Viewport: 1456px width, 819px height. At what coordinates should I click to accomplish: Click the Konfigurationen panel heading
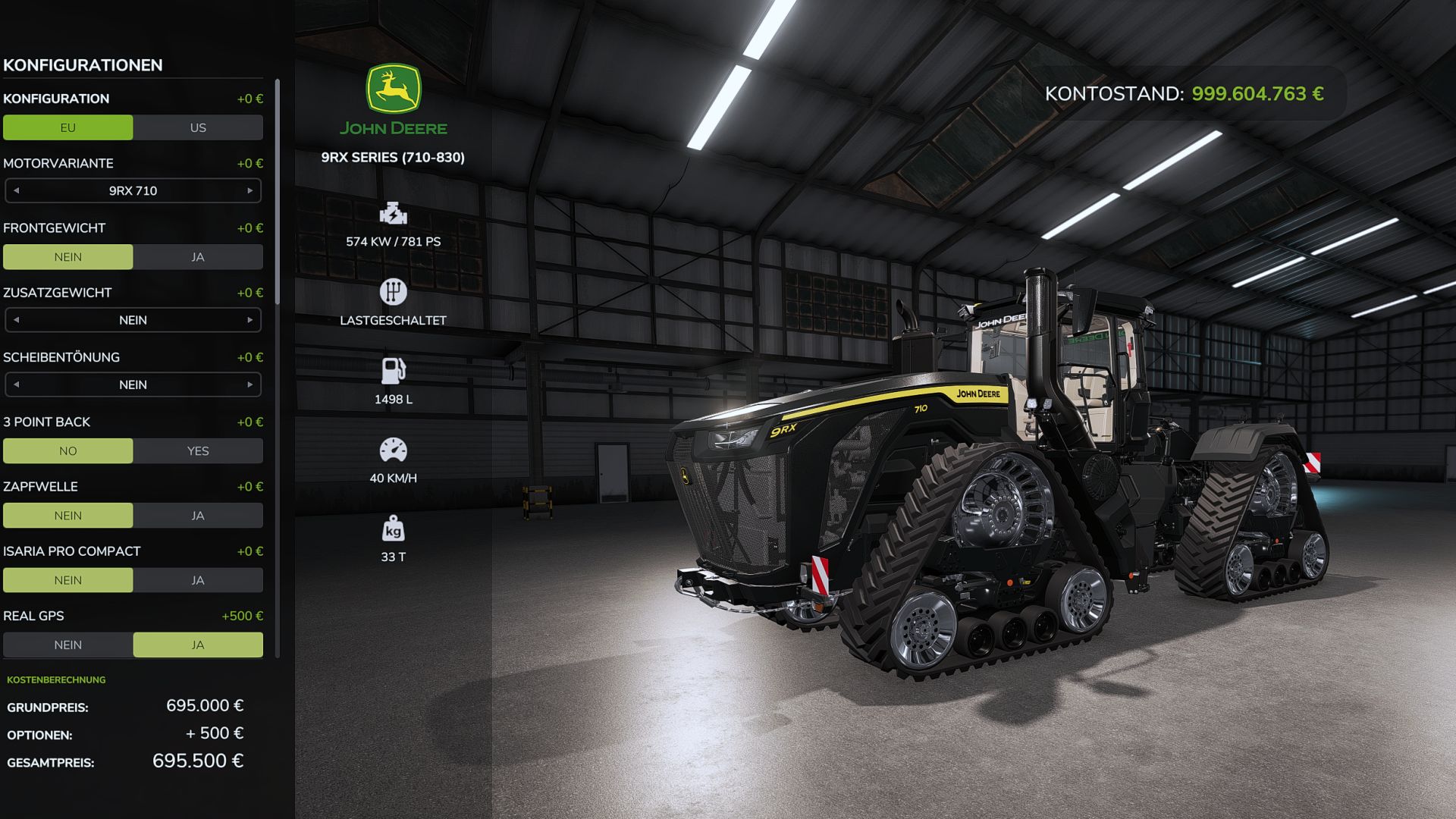pos(83,65)
